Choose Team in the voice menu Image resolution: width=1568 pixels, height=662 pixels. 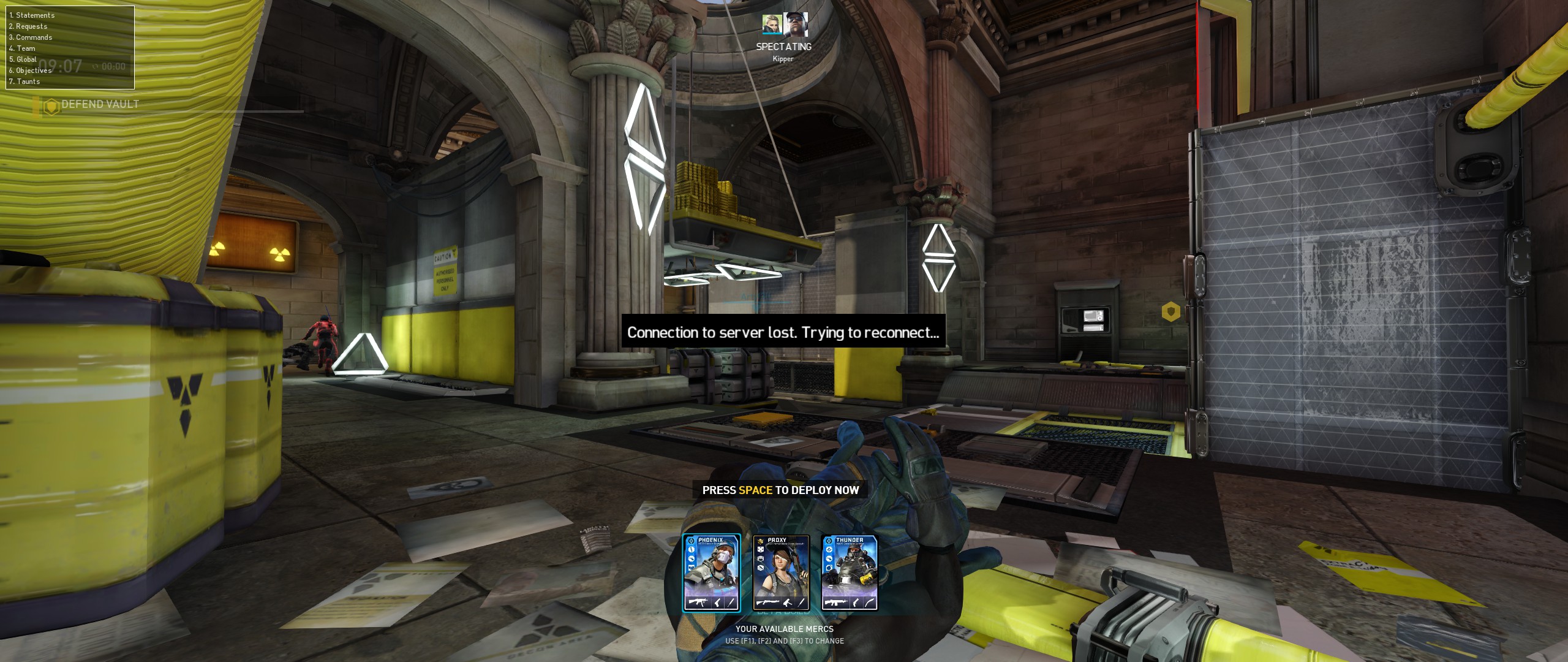click(22, 48)
